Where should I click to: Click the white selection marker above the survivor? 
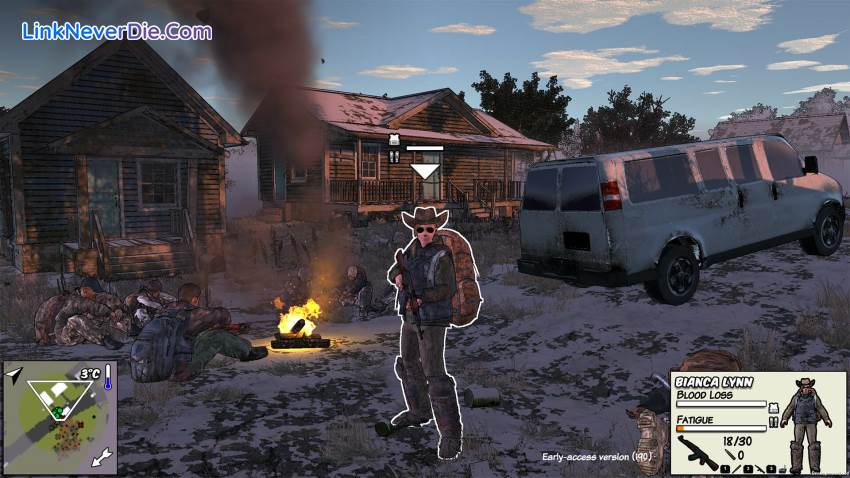425,171
